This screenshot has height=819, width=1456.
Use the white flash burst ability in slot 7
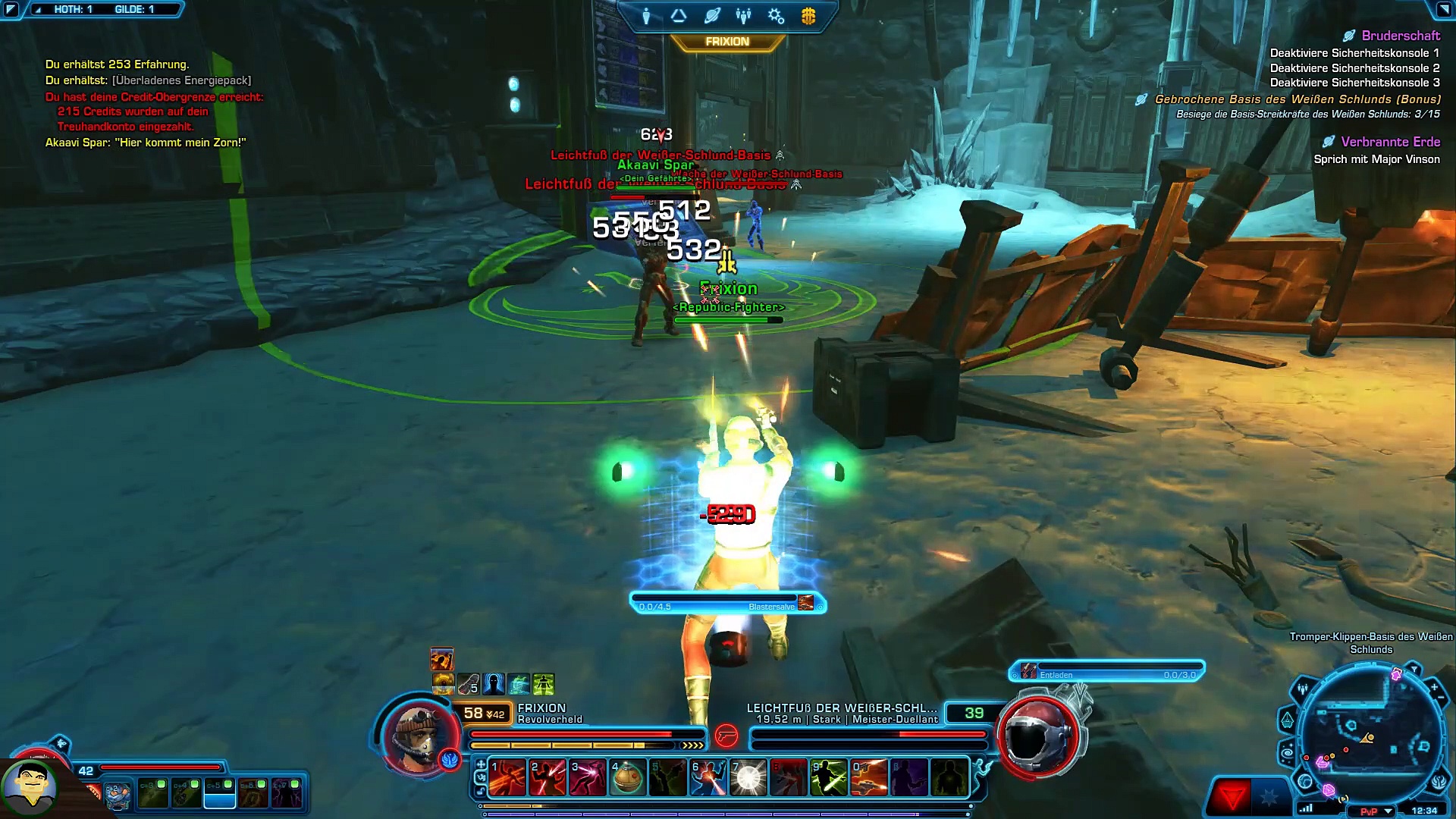pyautogui.click(x=748, y=778)
